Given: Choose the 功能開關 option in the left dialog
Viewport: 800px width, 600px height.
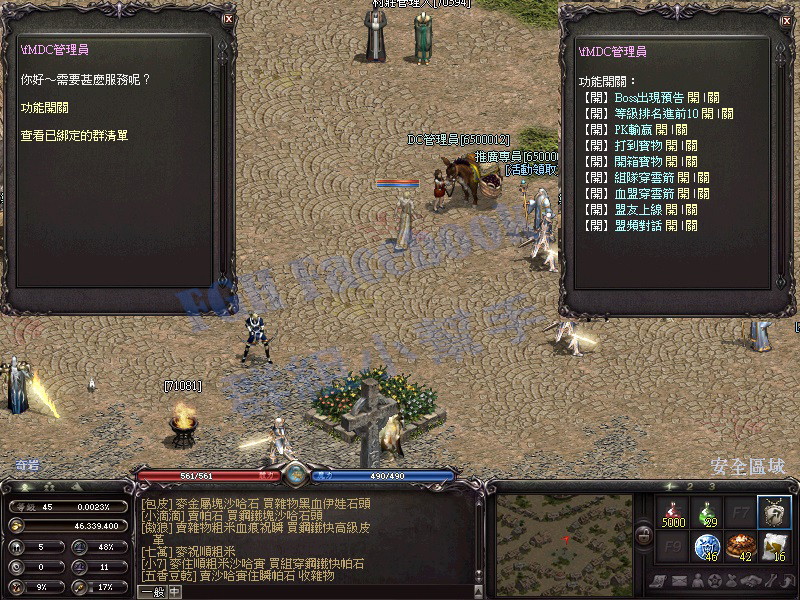Looking at the screenshot, I should [43, 106].
